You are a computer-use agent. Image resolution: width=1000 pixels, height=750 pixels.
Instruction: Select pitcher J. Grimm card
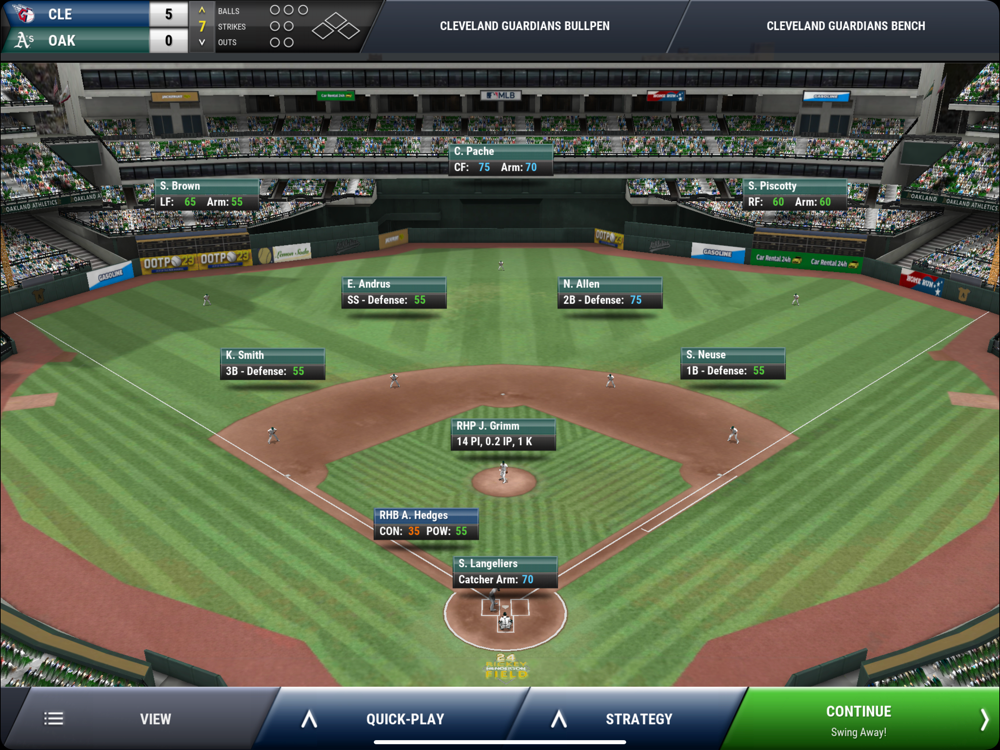503,434
